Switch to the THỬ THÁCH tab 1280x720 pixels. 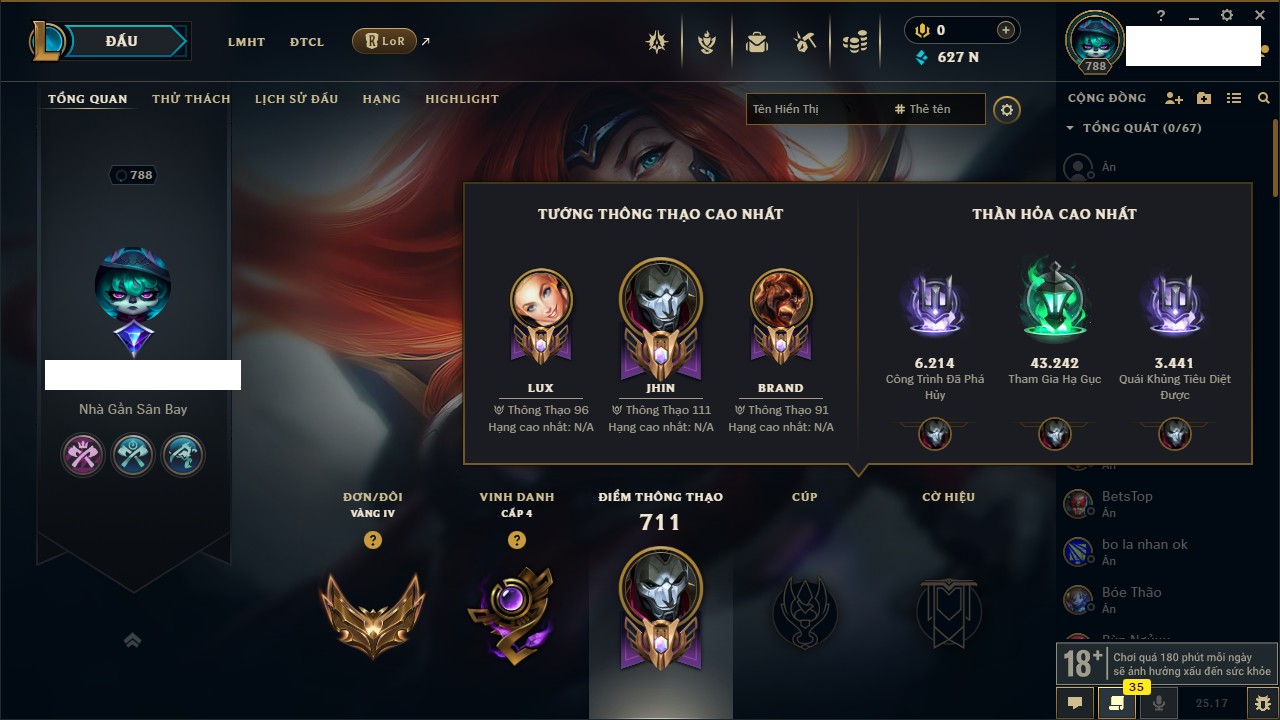[x=191, y=99]
